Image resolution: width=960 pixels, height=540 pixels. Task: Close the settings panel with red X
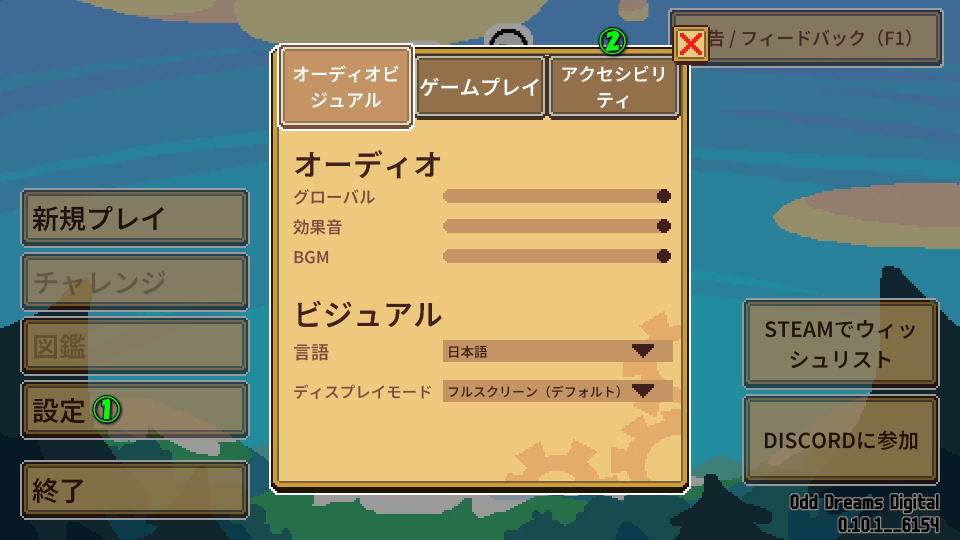coord(691,44)
